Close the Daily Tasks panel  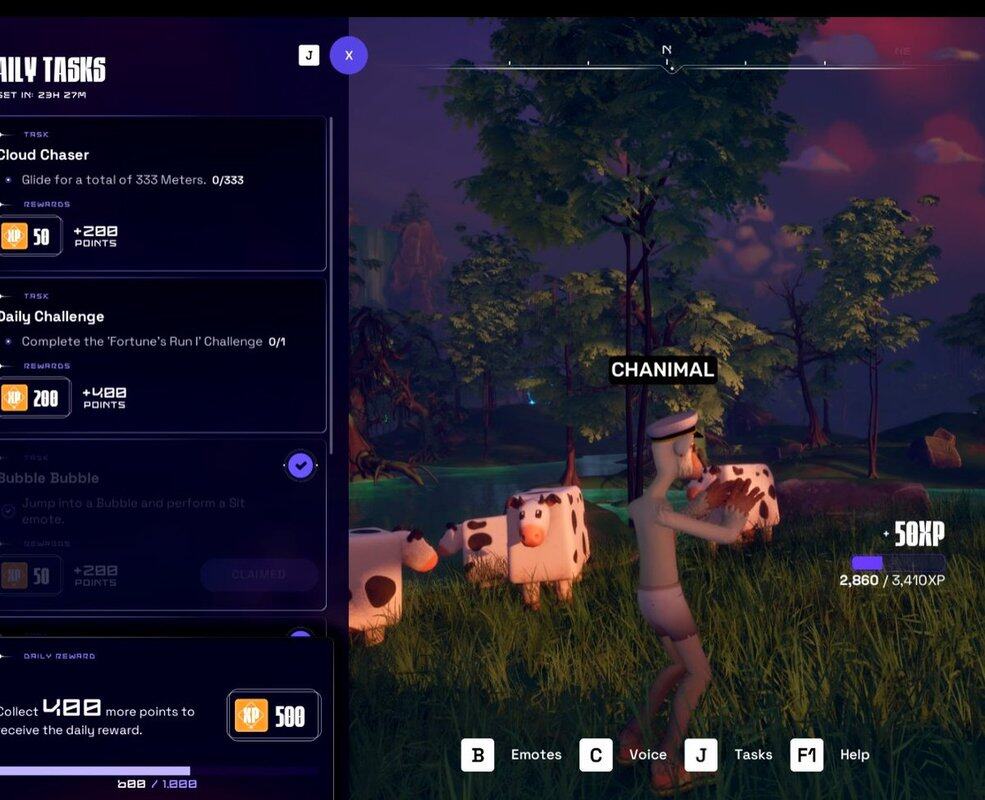(x=349, y=55)
